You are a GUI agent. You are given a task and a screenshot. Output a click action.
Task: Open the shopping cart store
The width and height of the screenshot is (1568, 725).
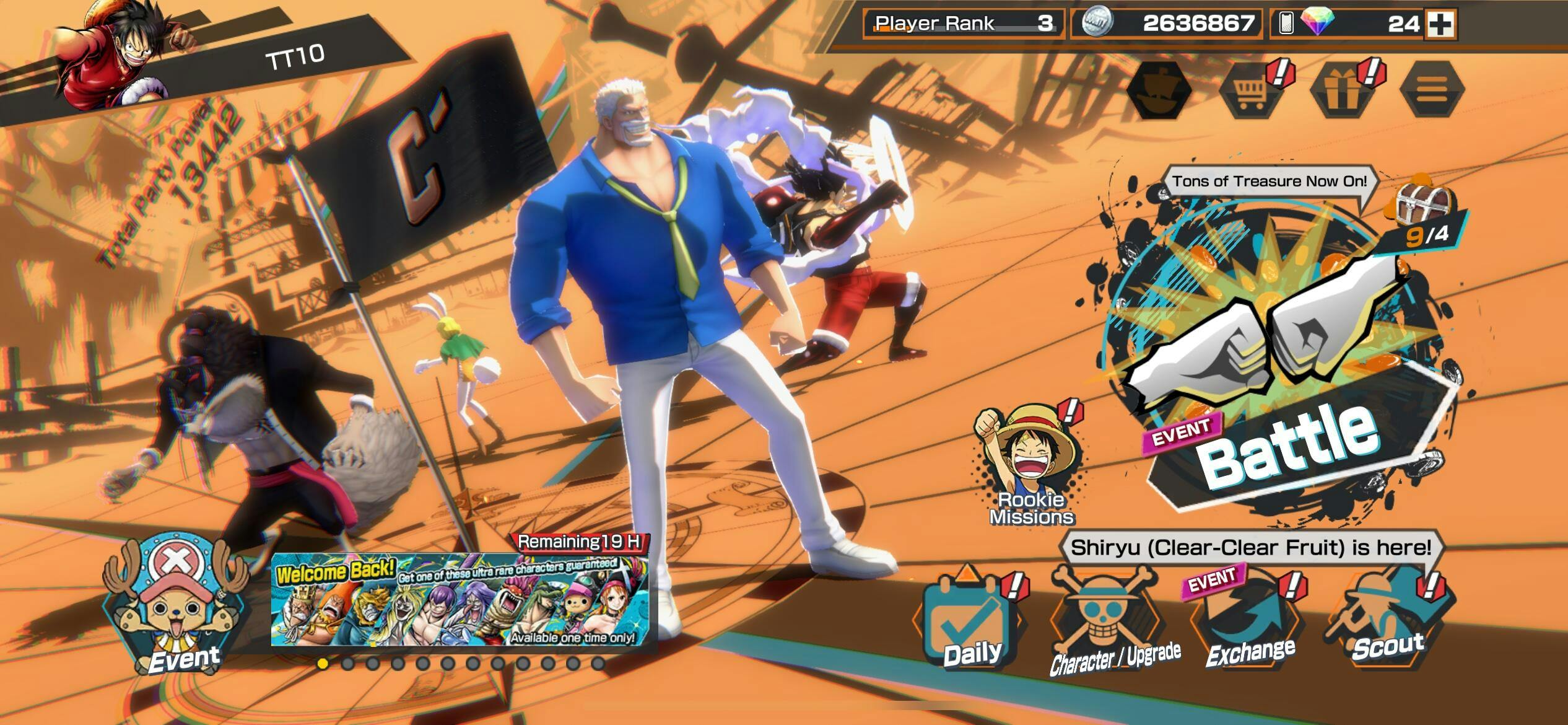coord(1250,90)
